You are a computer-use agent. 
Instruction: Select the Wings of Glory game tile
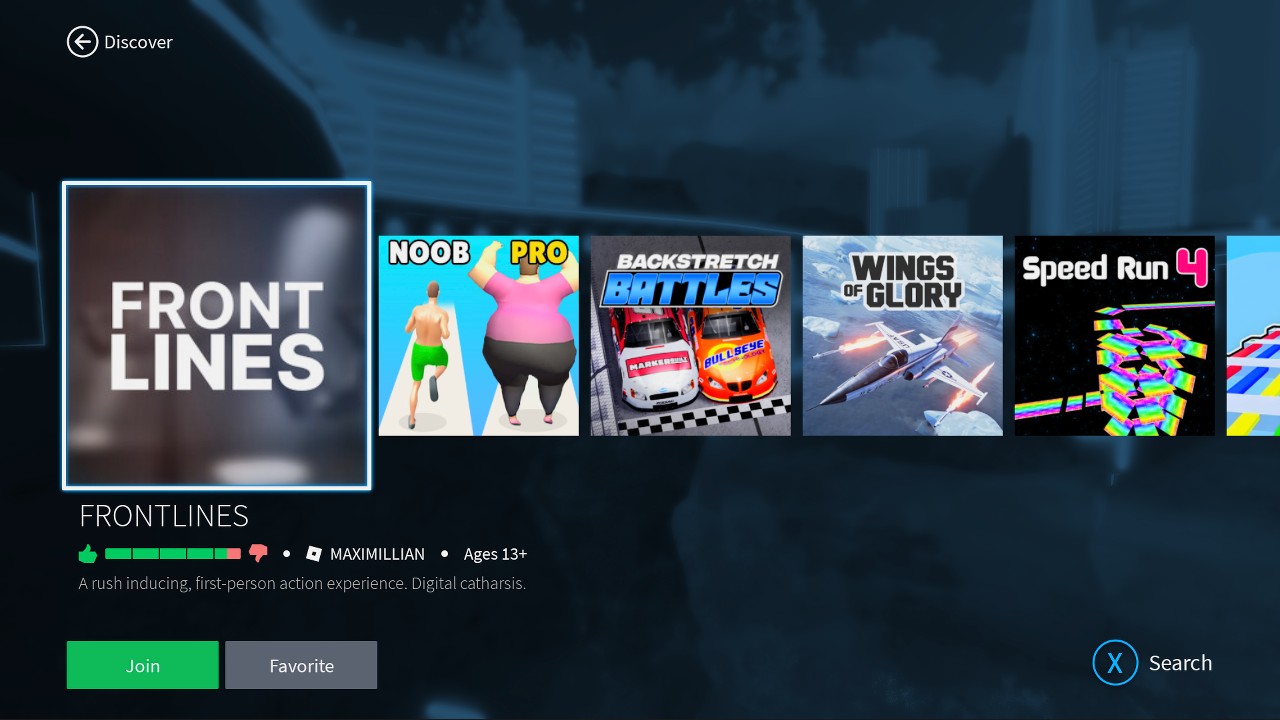902,335
